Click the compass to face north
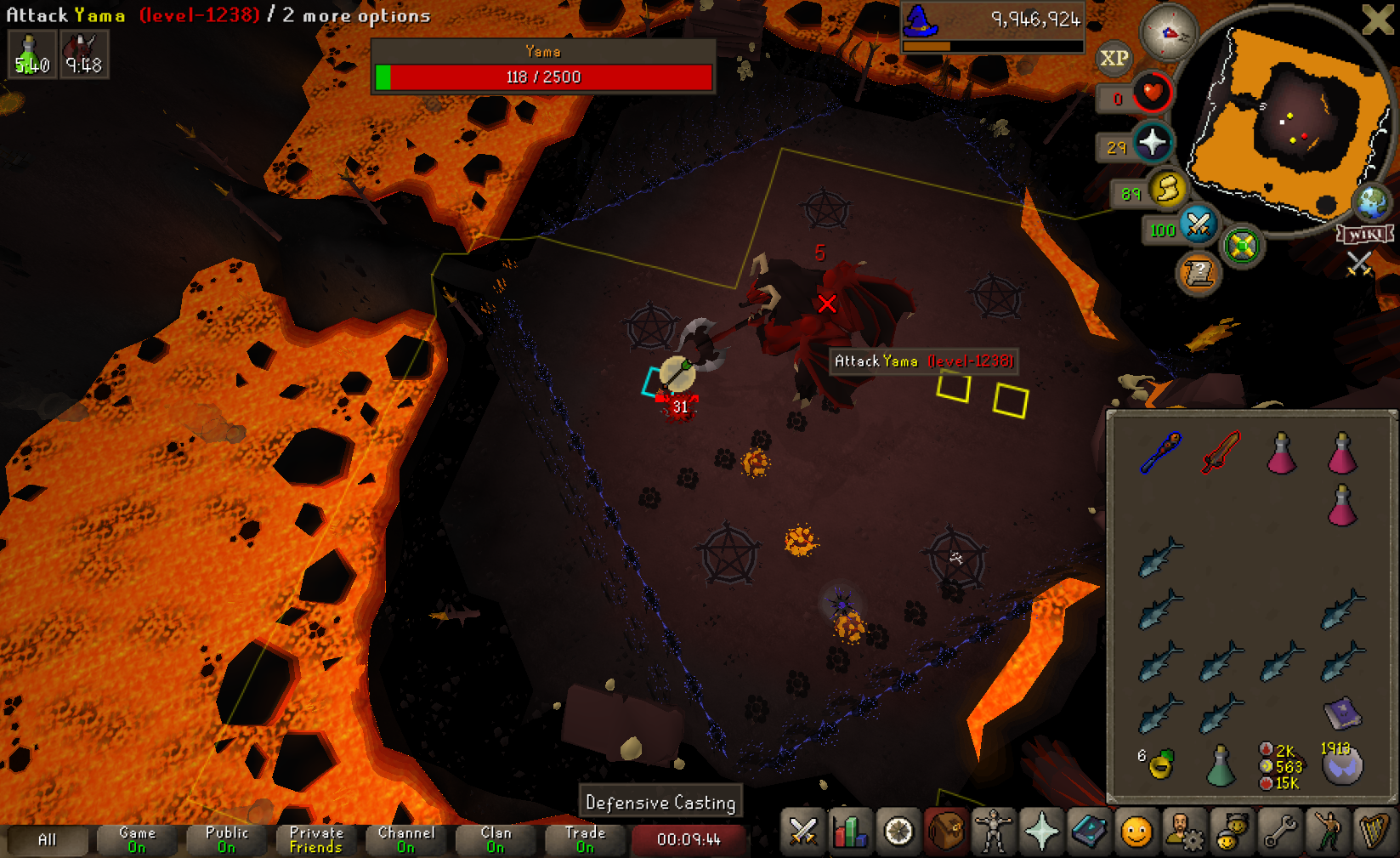1400x858 pixels. pos(1169,32)
